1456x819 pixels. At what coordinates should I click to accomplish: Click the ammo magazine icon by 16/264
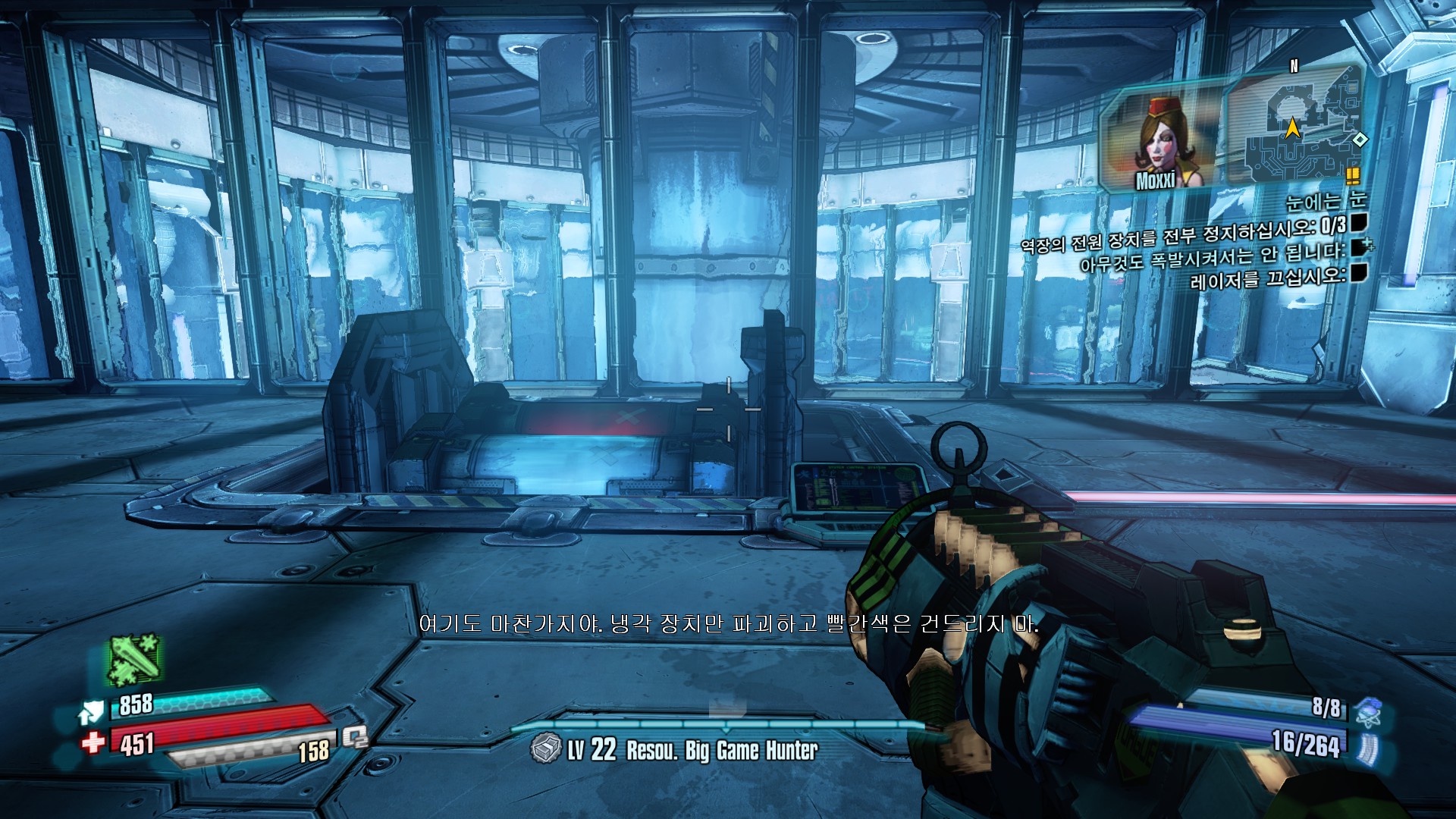pyautogui.click(x=1367, y=748)
